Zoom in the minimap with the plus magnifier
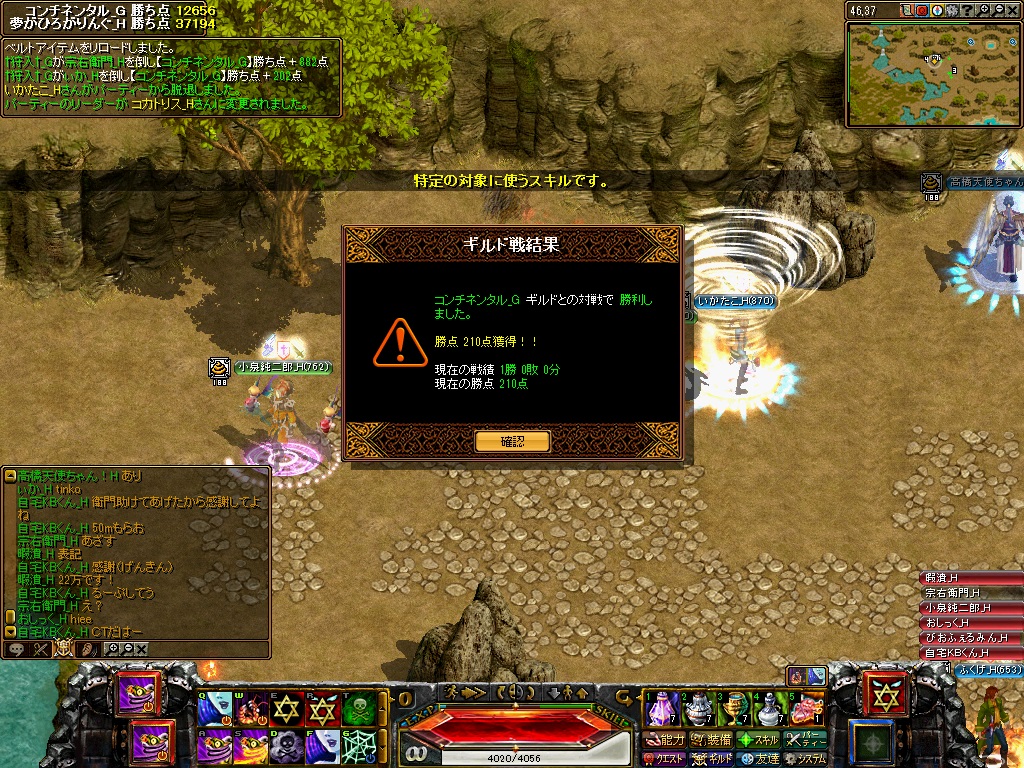 984,10
